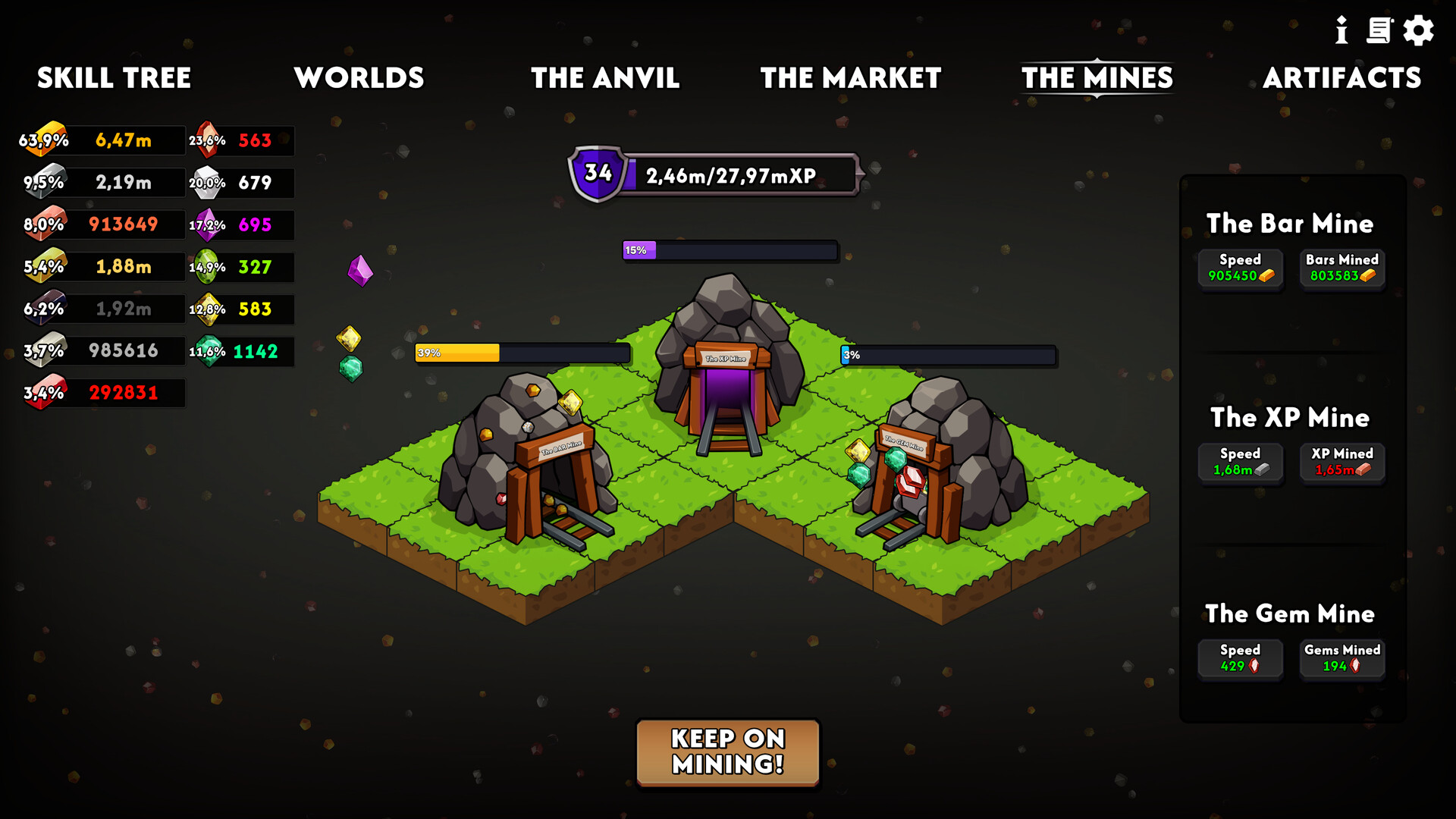1456x819 pixels.
Task: Click the yellow topaz icon showing 583
Action: pos(207,309)
